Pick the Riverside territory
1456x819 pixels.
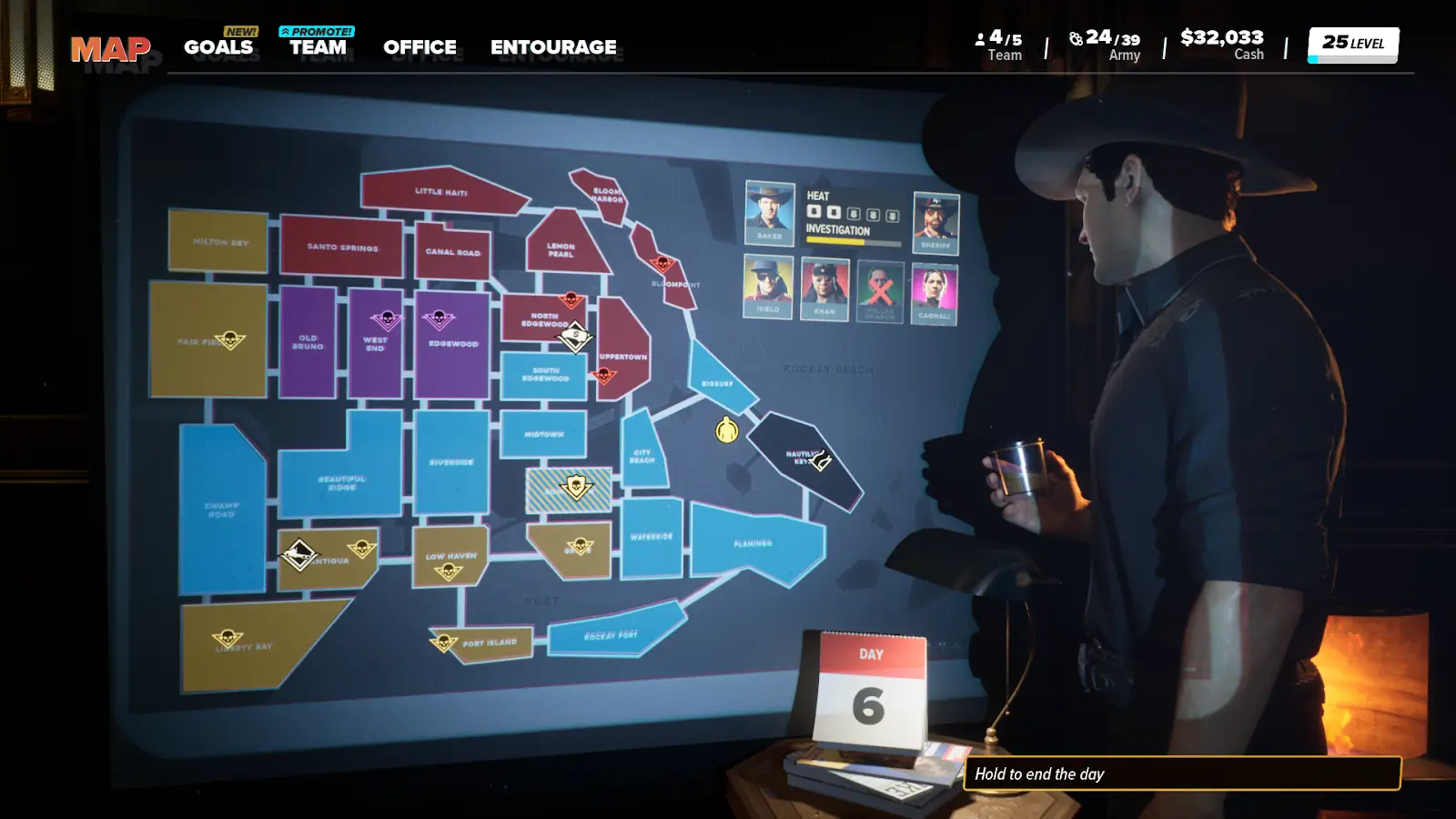coord(451,462)
